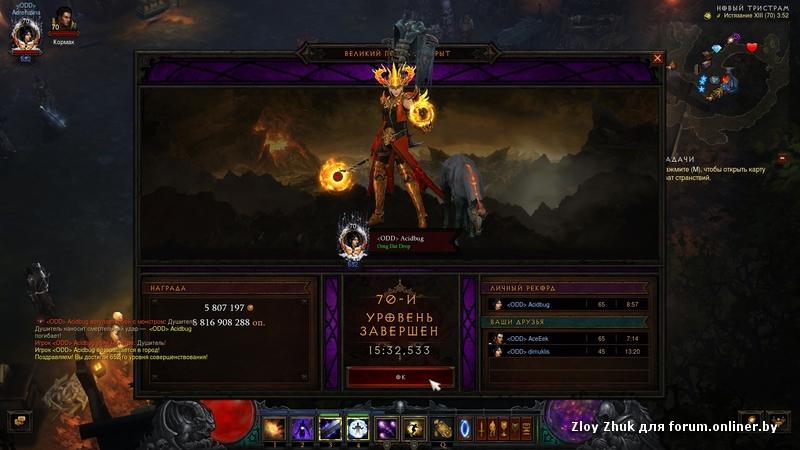Open the follower Кормак portrait

(64, 22)
